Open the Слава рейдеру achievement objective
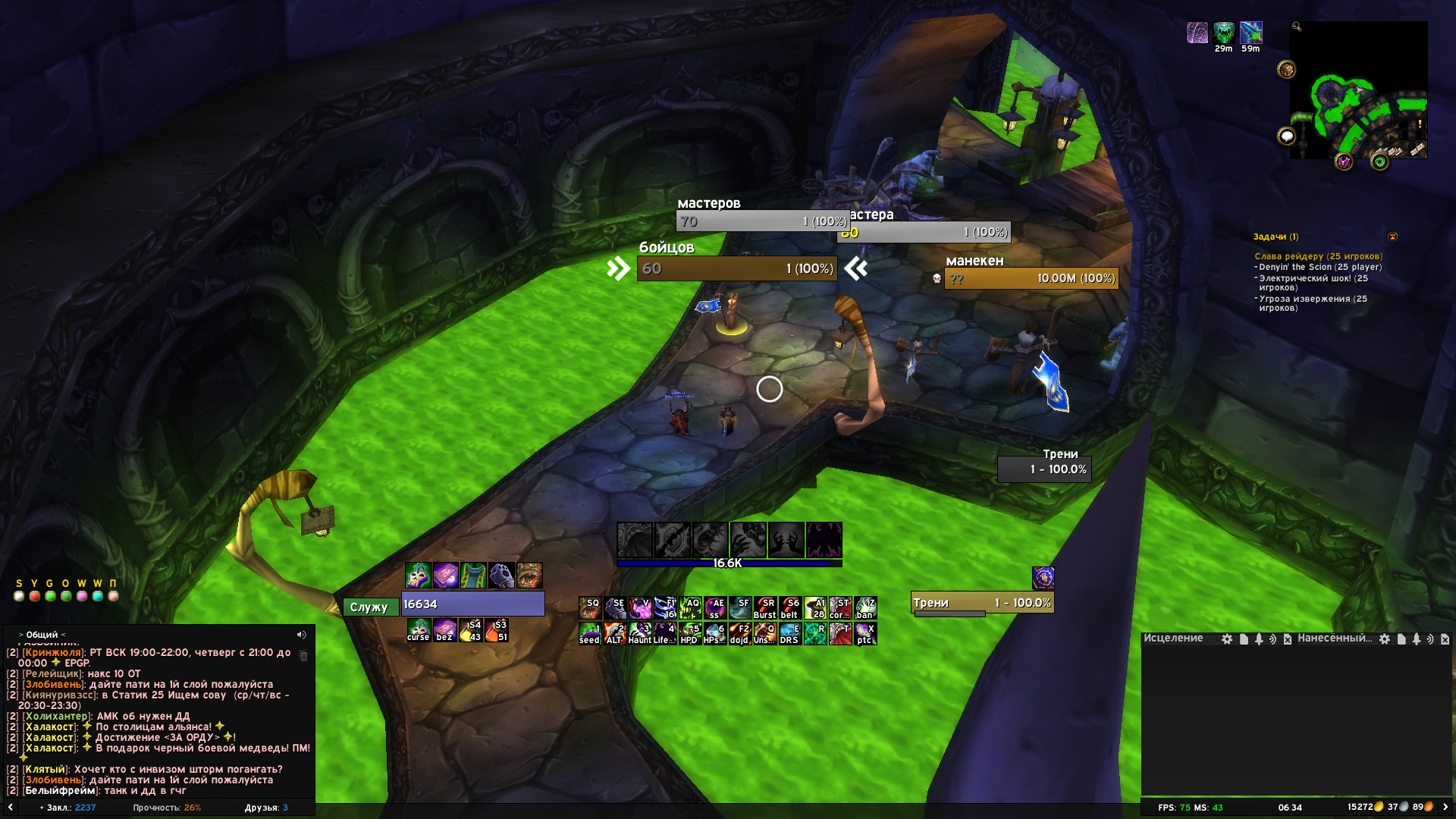Viewport: 1456px width, 819px height. [x=1318, y=256]
